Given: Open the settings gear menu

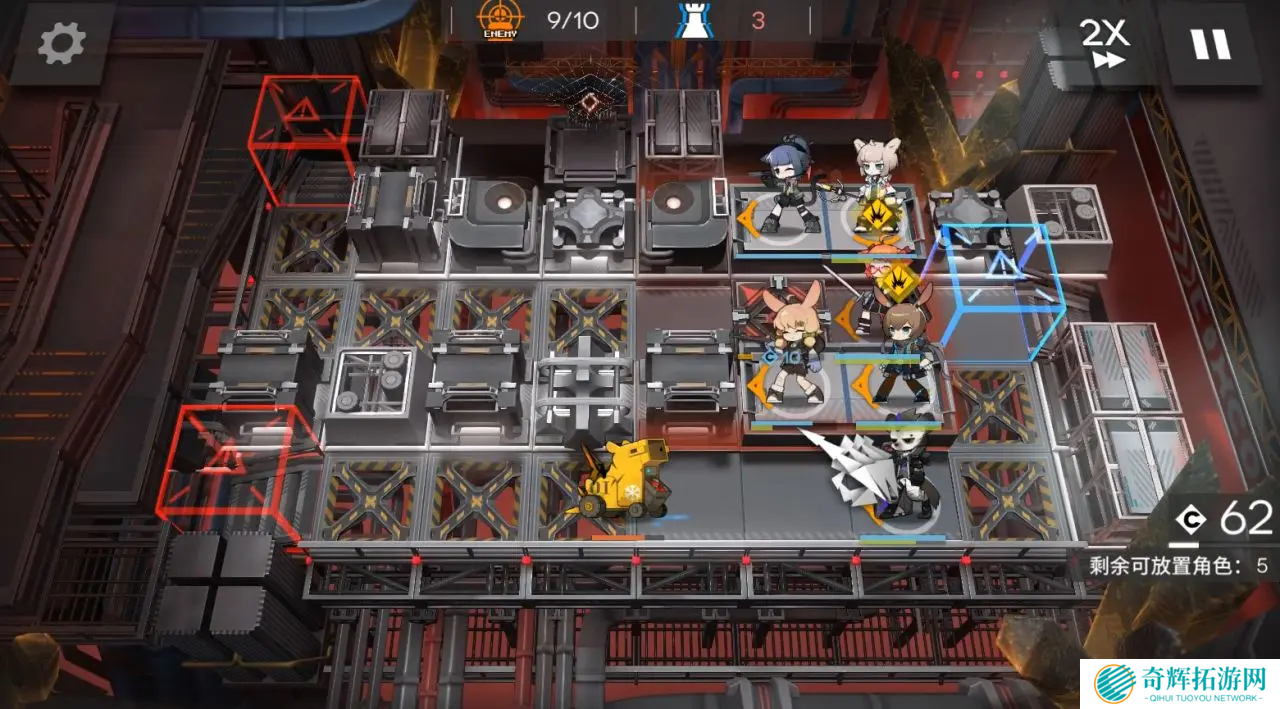Looking at the screenshot, I should pyautogui.click(x=62, y=42).
